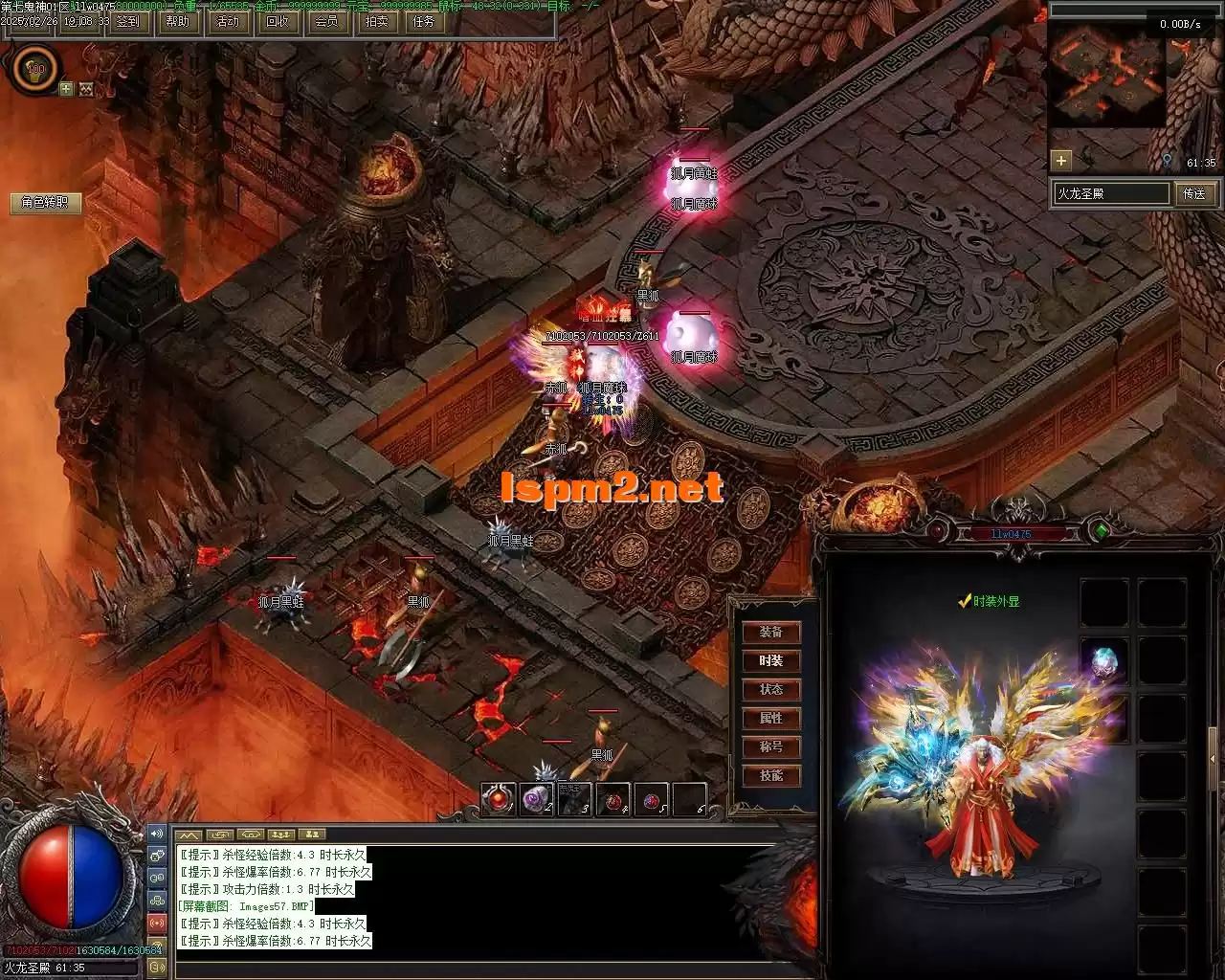
Task: Switch to the 状态 status tab
Action: 771,690
